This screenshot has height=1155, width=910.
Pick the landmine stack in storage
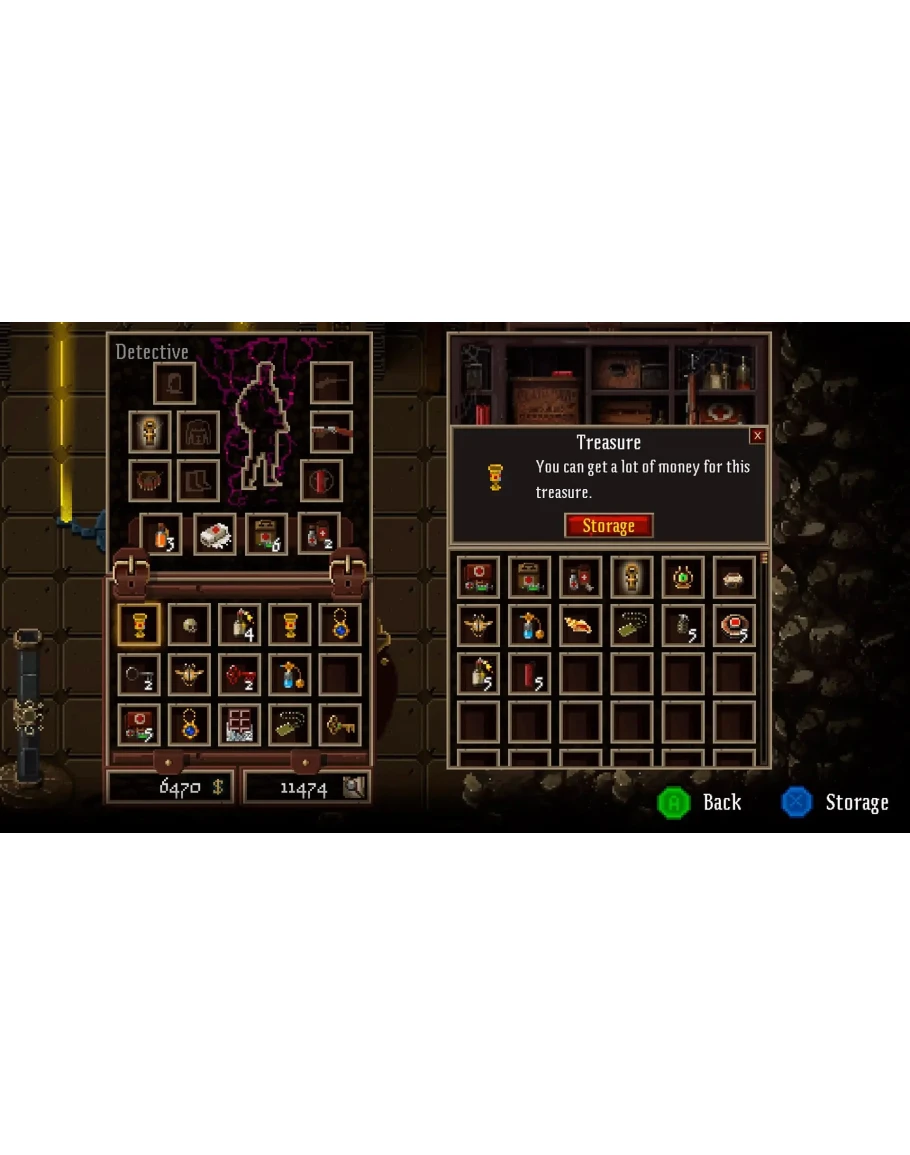pos(735,626)
